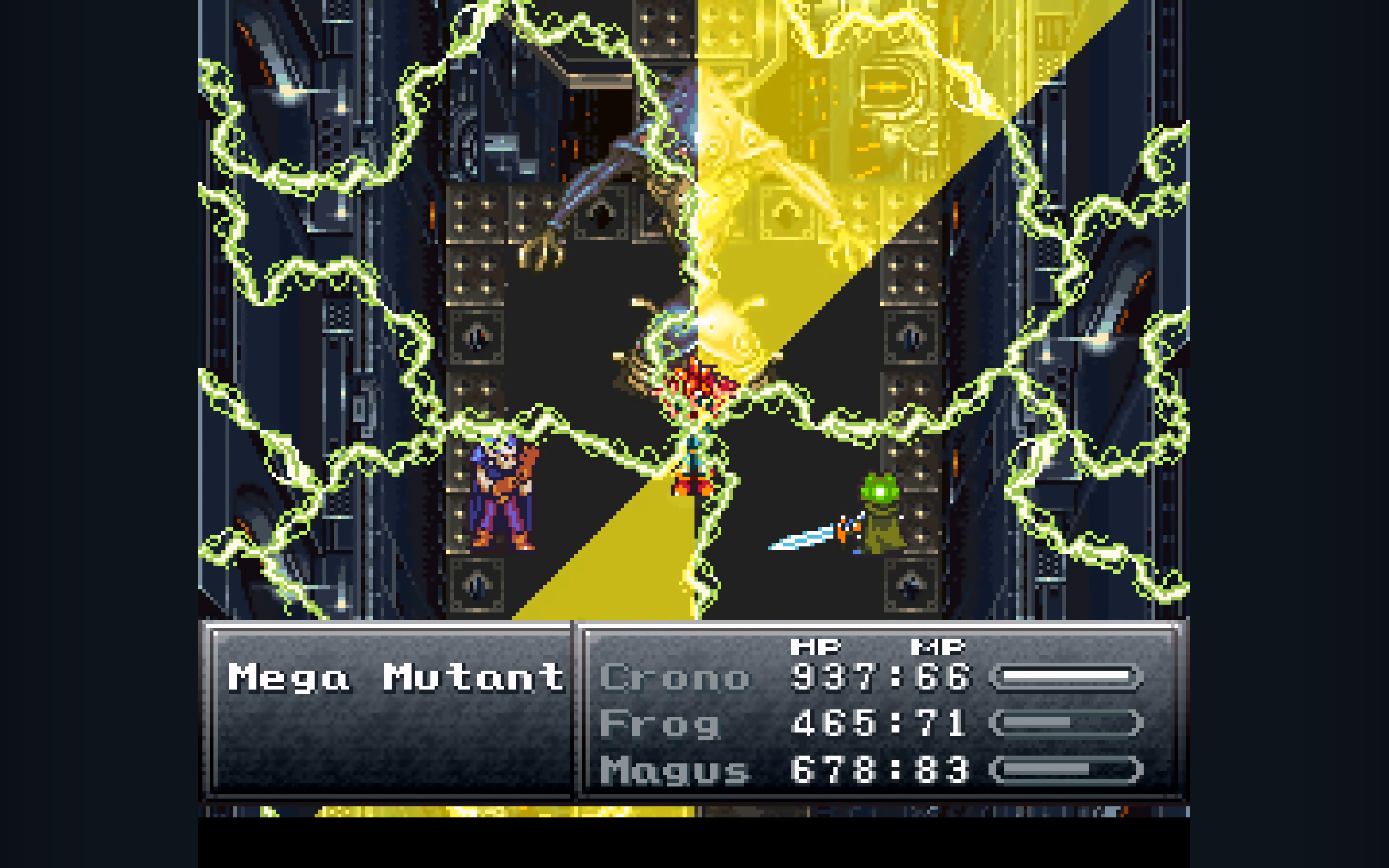This screenshot has width=1389, height=868.
Task: Choose Crono in the party list
Action: tap(675, 678)
